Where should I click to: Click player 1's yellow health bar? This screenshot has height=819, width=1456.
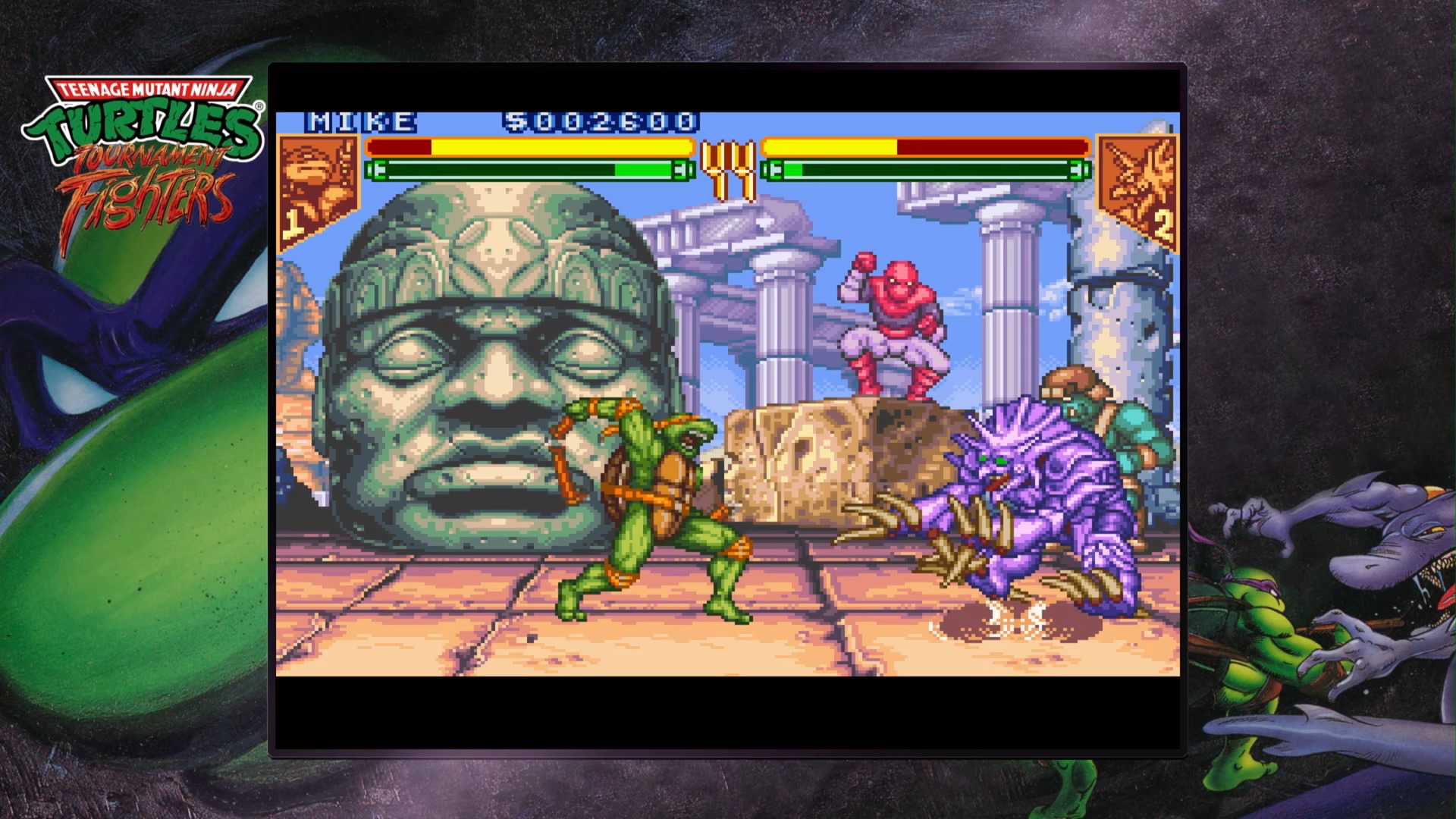coord(531,146)
